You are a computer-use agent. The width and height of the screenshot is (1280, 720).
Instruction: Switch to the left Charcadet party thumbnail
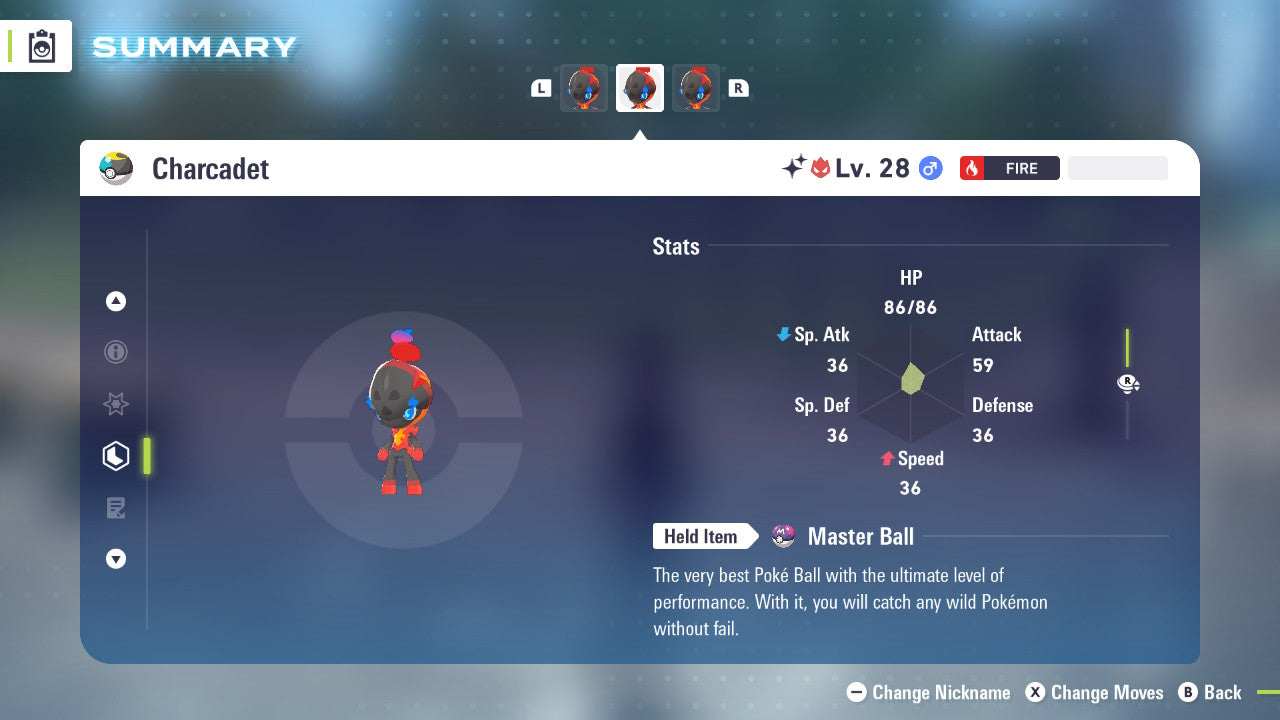(x=584, y=88)
